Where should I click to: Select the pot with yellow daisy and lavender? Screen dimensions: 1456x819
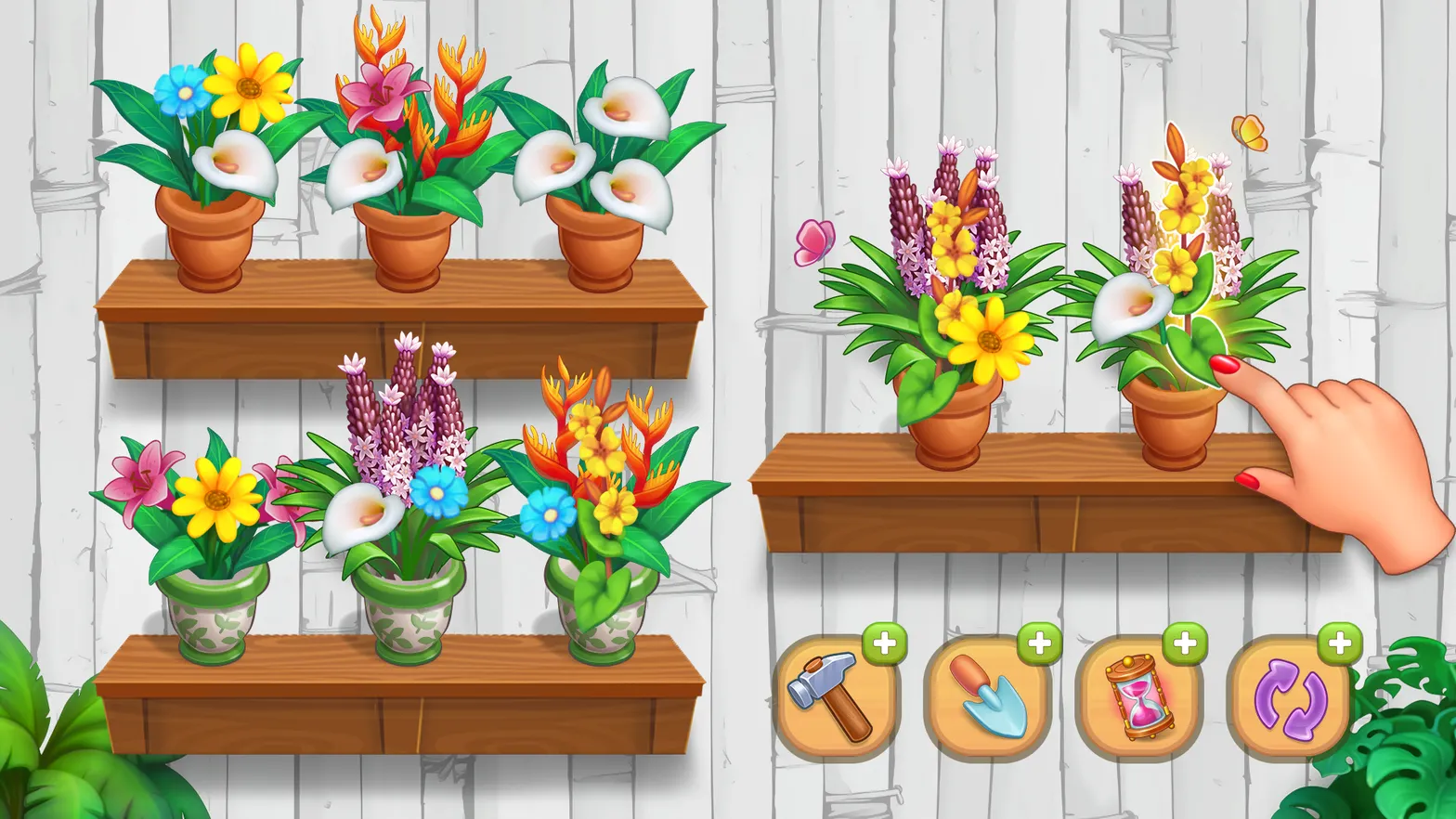(947, 418)
